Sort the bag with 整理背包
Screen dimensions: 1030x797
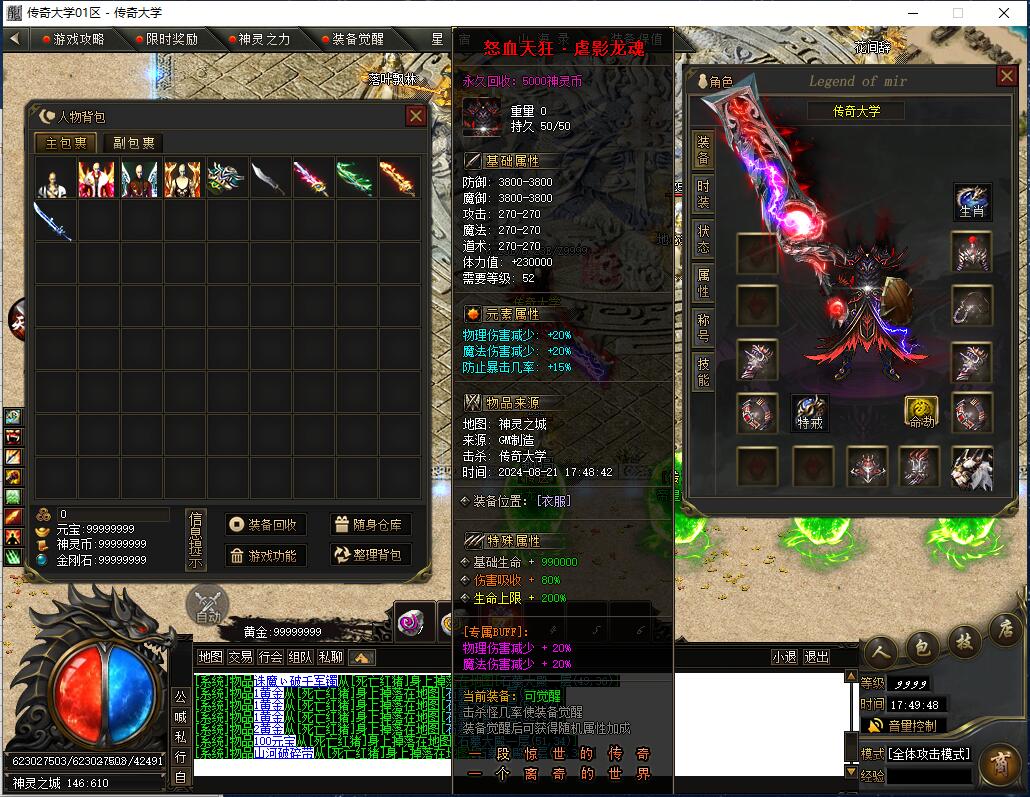coord(369,555)
